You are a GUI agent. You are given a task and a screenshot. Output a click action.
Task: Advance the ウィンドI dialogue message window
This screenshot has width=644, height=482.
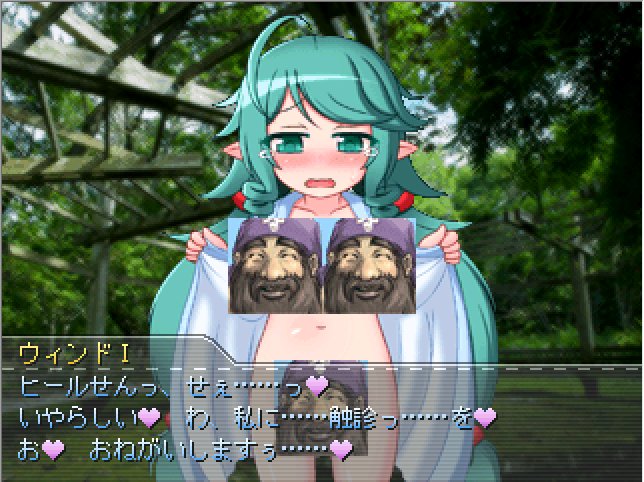[321, 410]
